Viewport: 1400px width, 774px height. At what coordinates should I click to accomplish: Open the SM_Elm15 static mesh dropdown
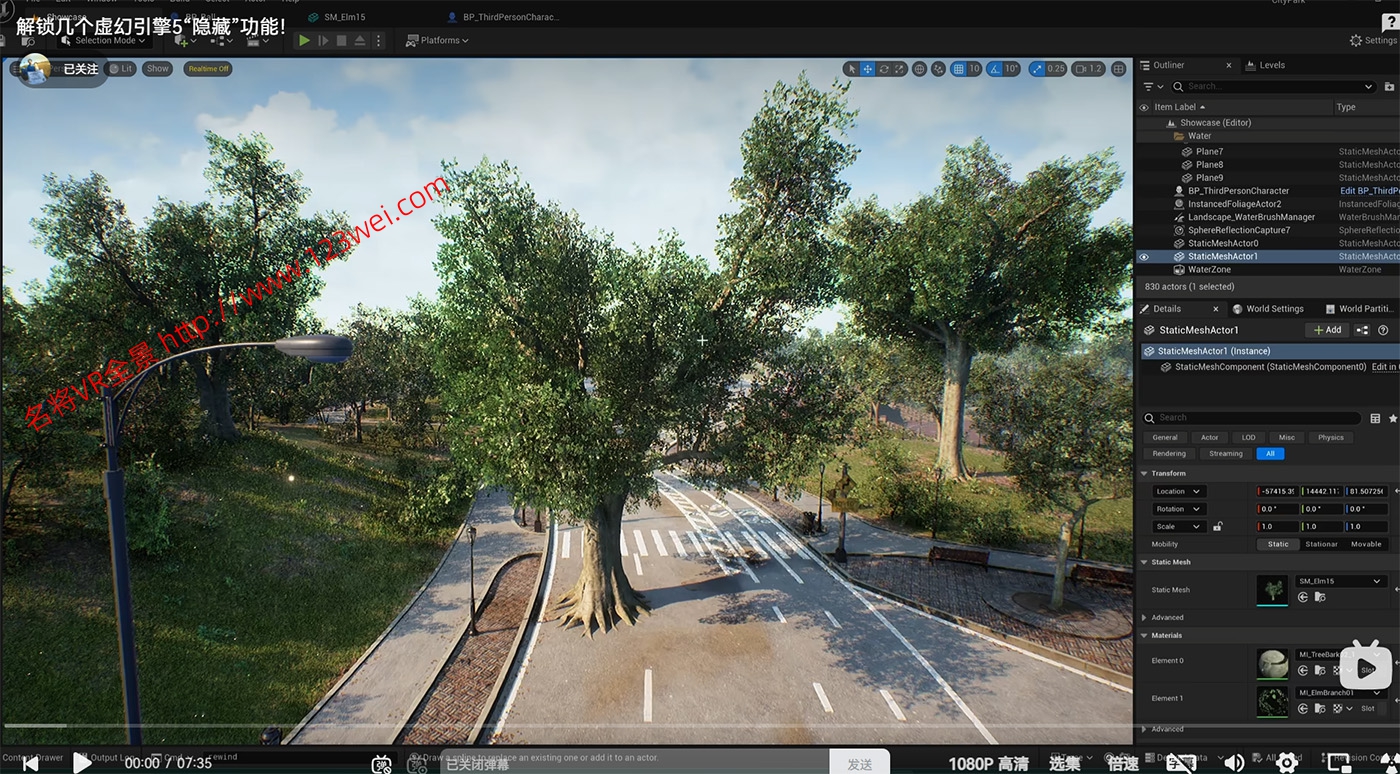[1339, 581]
